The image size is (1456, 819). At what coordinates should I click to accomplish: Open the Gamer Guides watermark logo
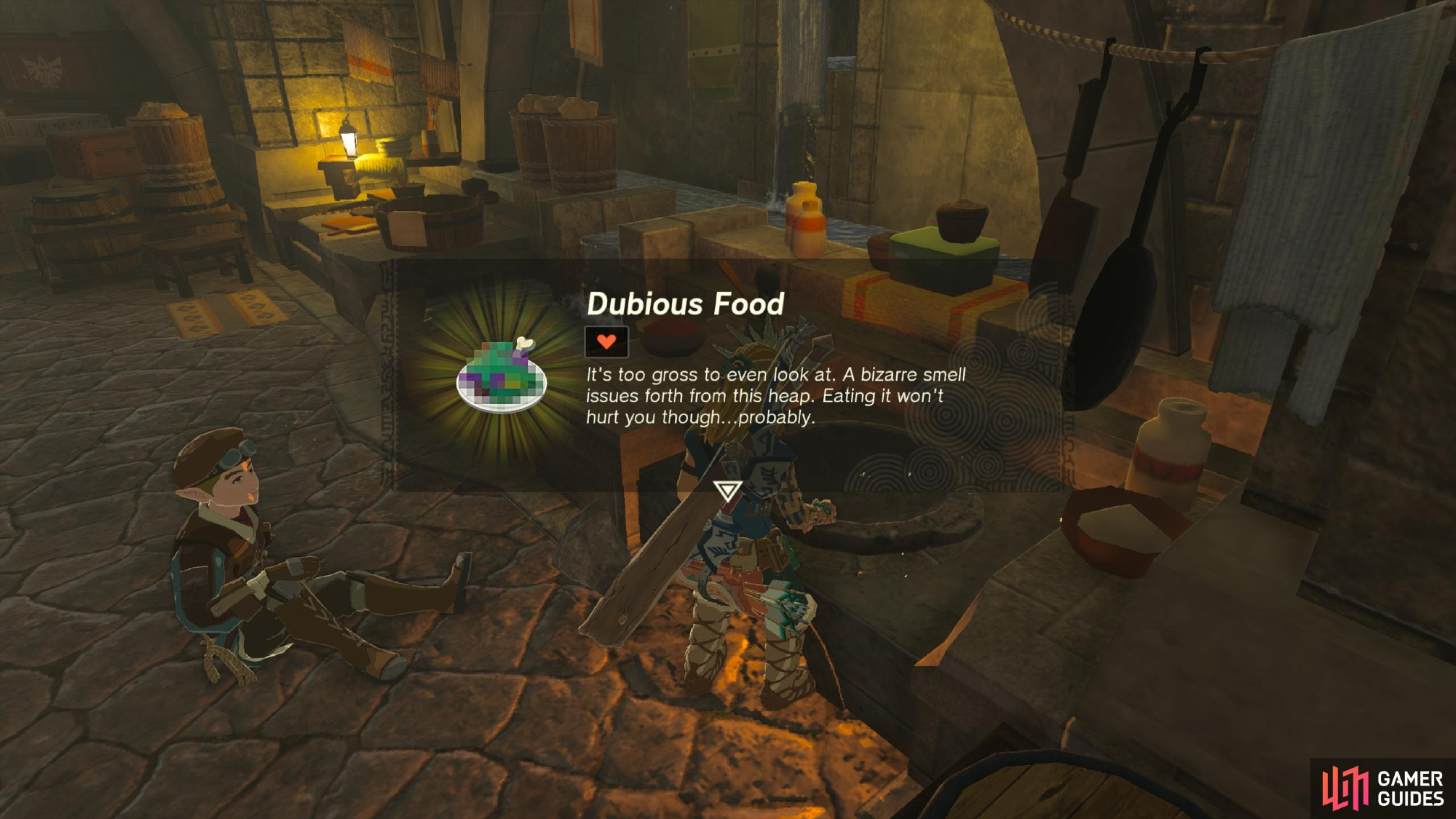[x=1382, y=788]
